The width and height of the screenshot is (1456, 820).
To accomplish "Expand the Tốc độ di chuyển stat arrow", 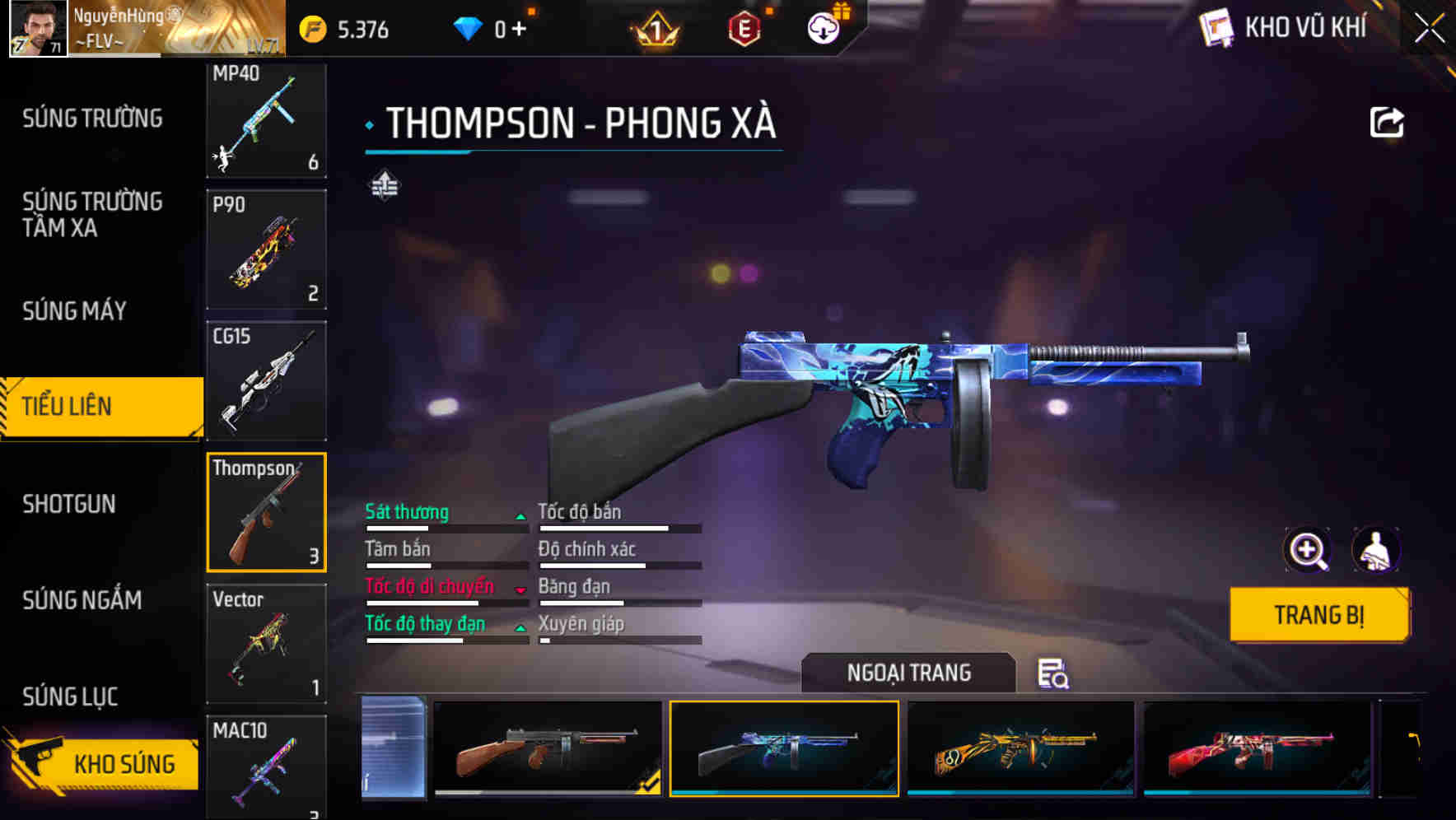I will pyautogui.click(x=521, y=590).
